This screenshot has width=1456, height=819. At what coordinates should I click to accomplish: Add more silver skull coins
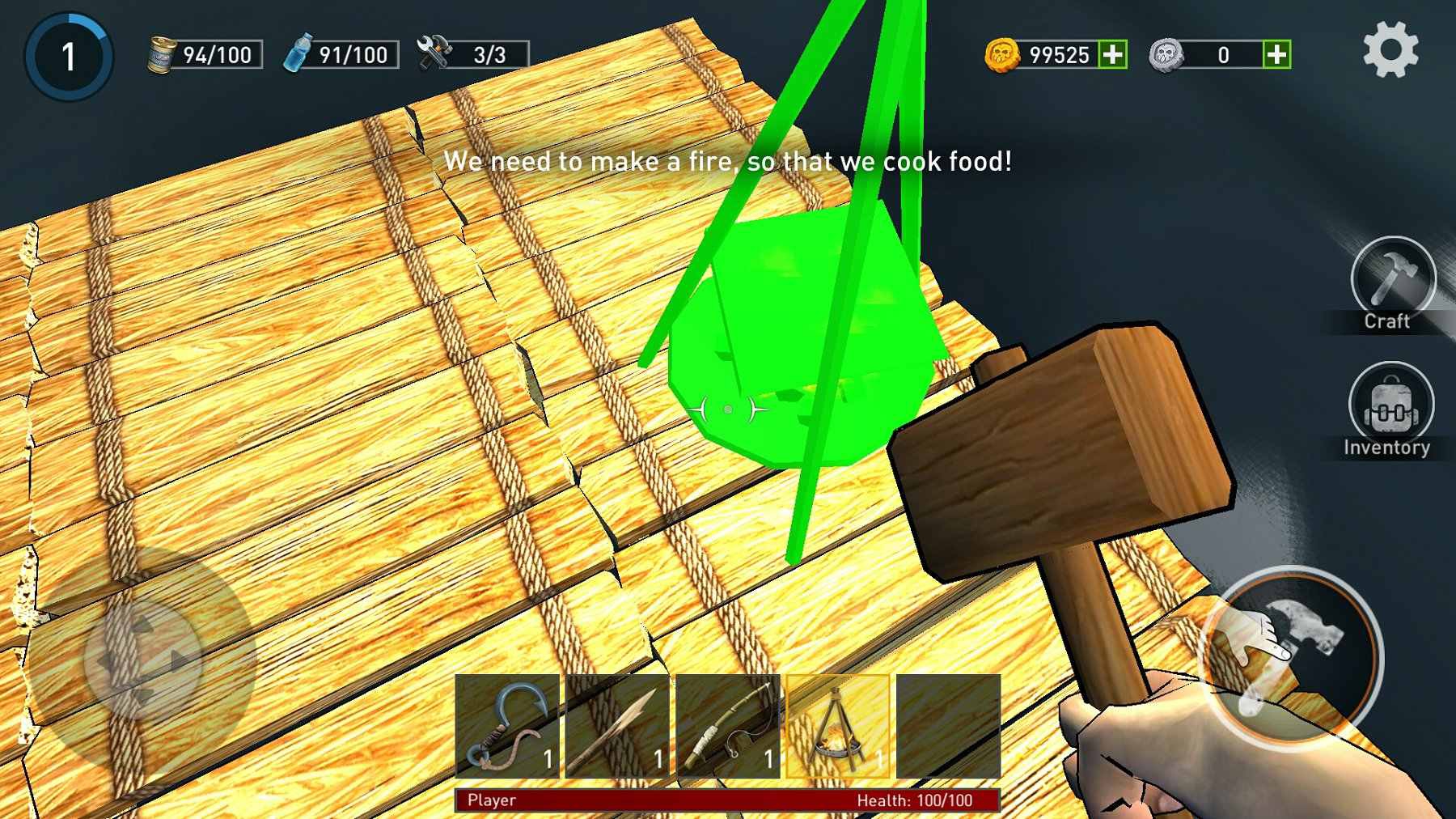pos(1276,54)
